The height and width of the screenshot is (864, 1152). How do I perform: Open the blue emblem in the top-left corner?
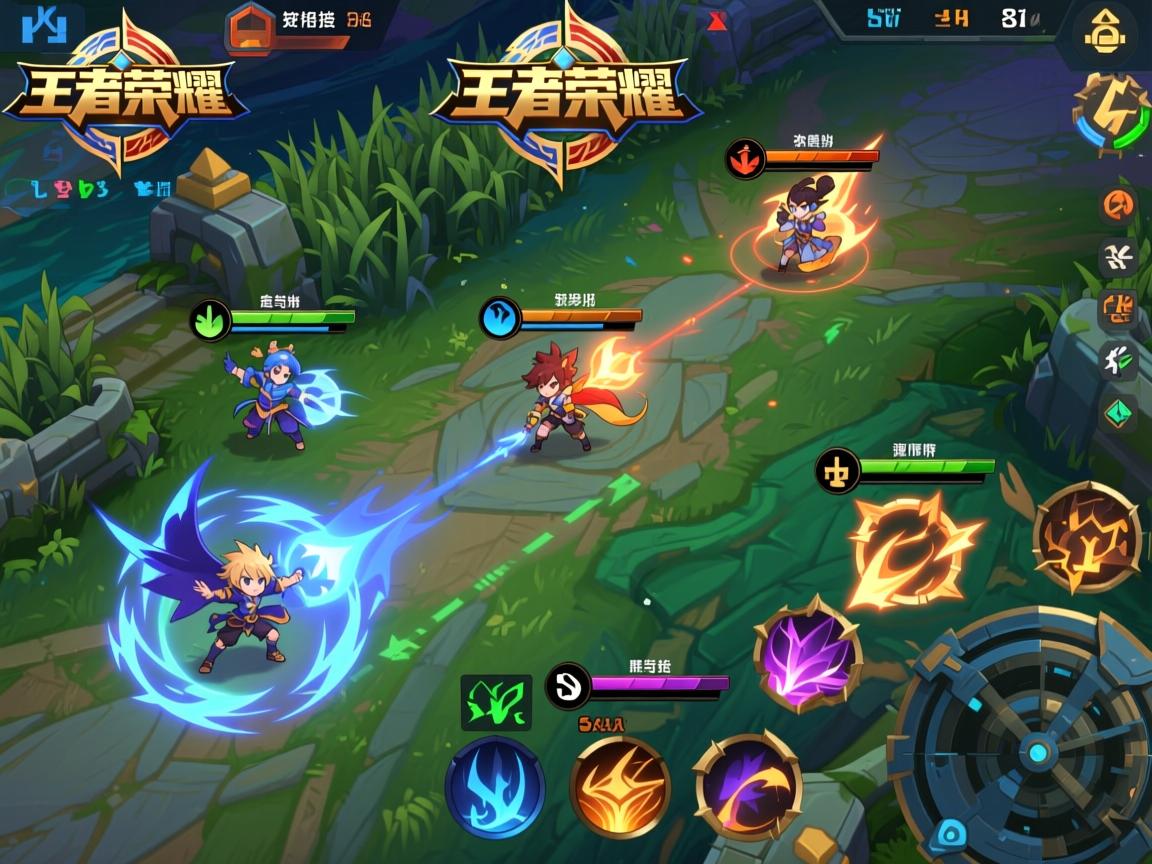click(x=42, y=27)
